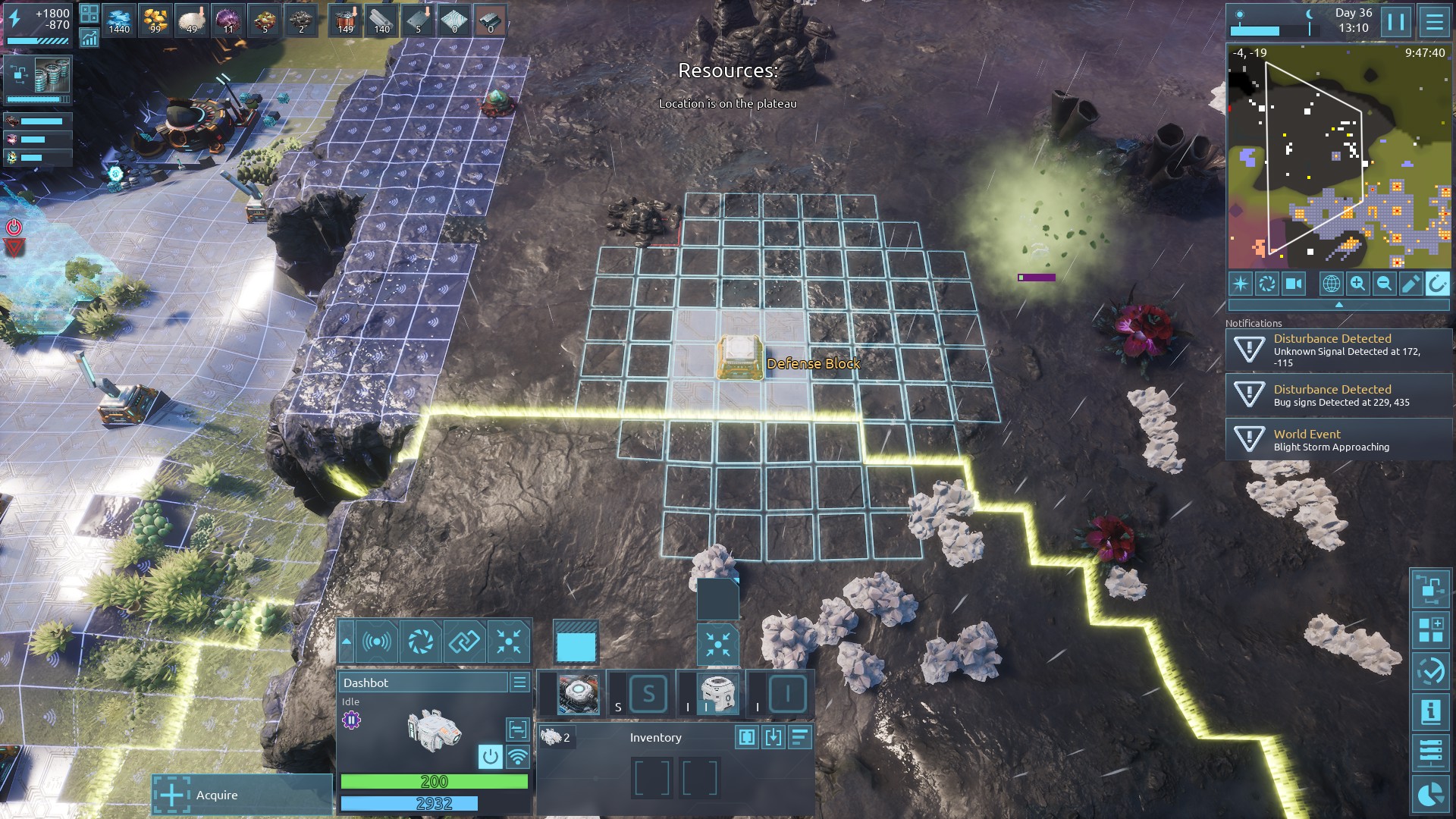Pause the game with the pause button
Image resolution: width=1456 pixels, height=819 pixels.
tap(1396, 22)
